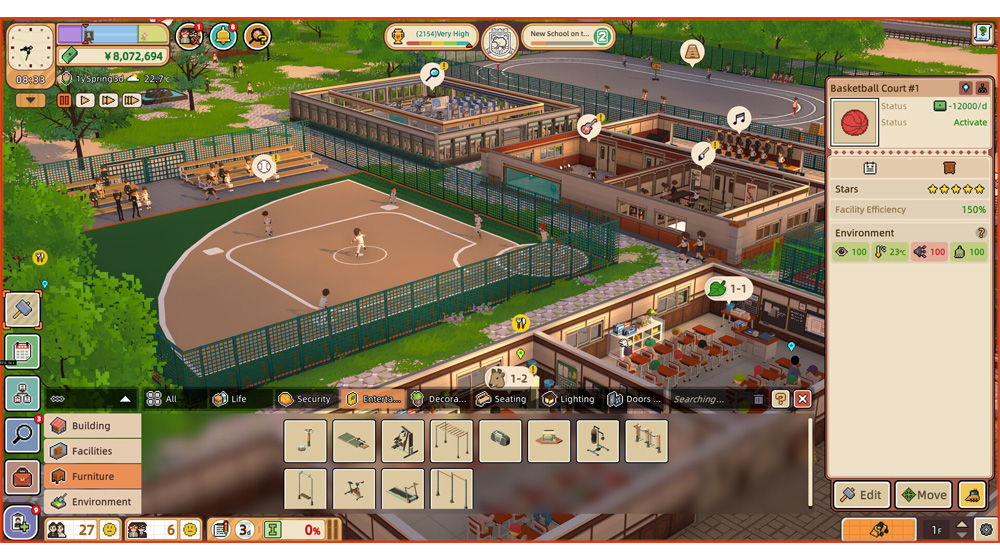Set game speed to fastest
This screenshot has height=560, width=1000.
pyautogui.click(x=131, y=100)
